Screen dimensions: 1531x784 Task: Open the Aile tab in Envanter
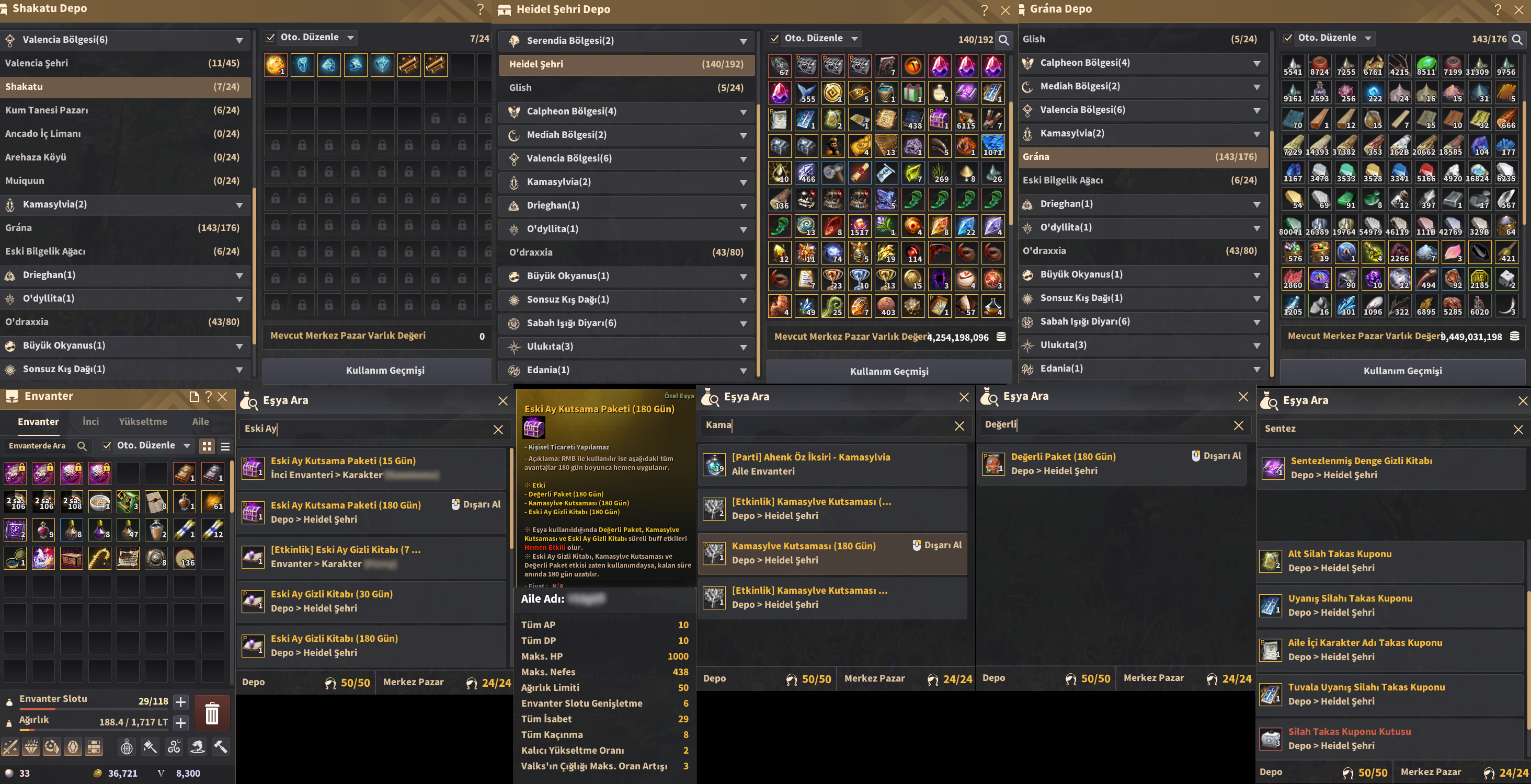click(x=200, y=421)
